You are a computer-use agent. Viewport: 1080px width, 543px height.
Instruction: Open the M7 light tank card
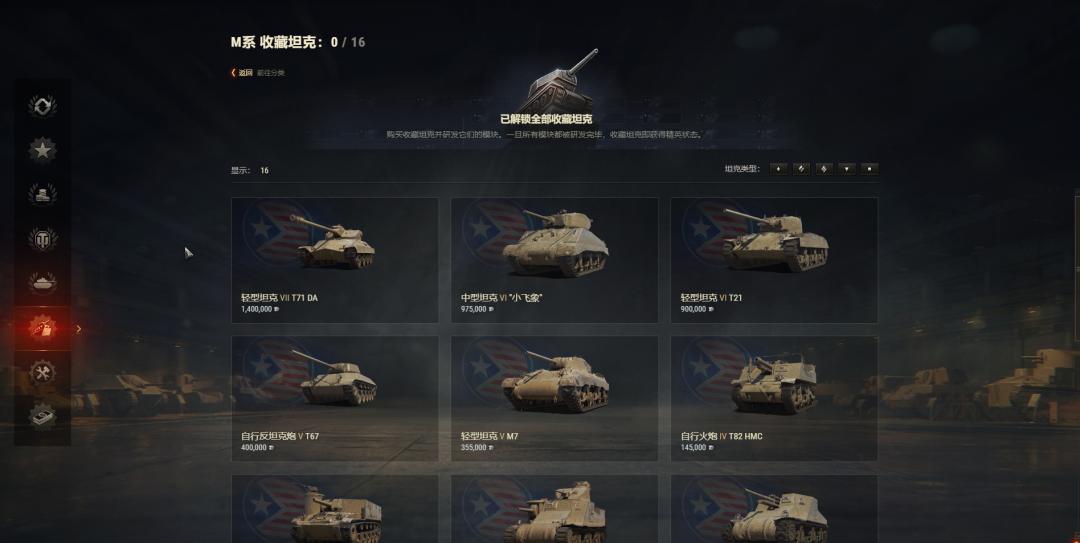(554, 398)
